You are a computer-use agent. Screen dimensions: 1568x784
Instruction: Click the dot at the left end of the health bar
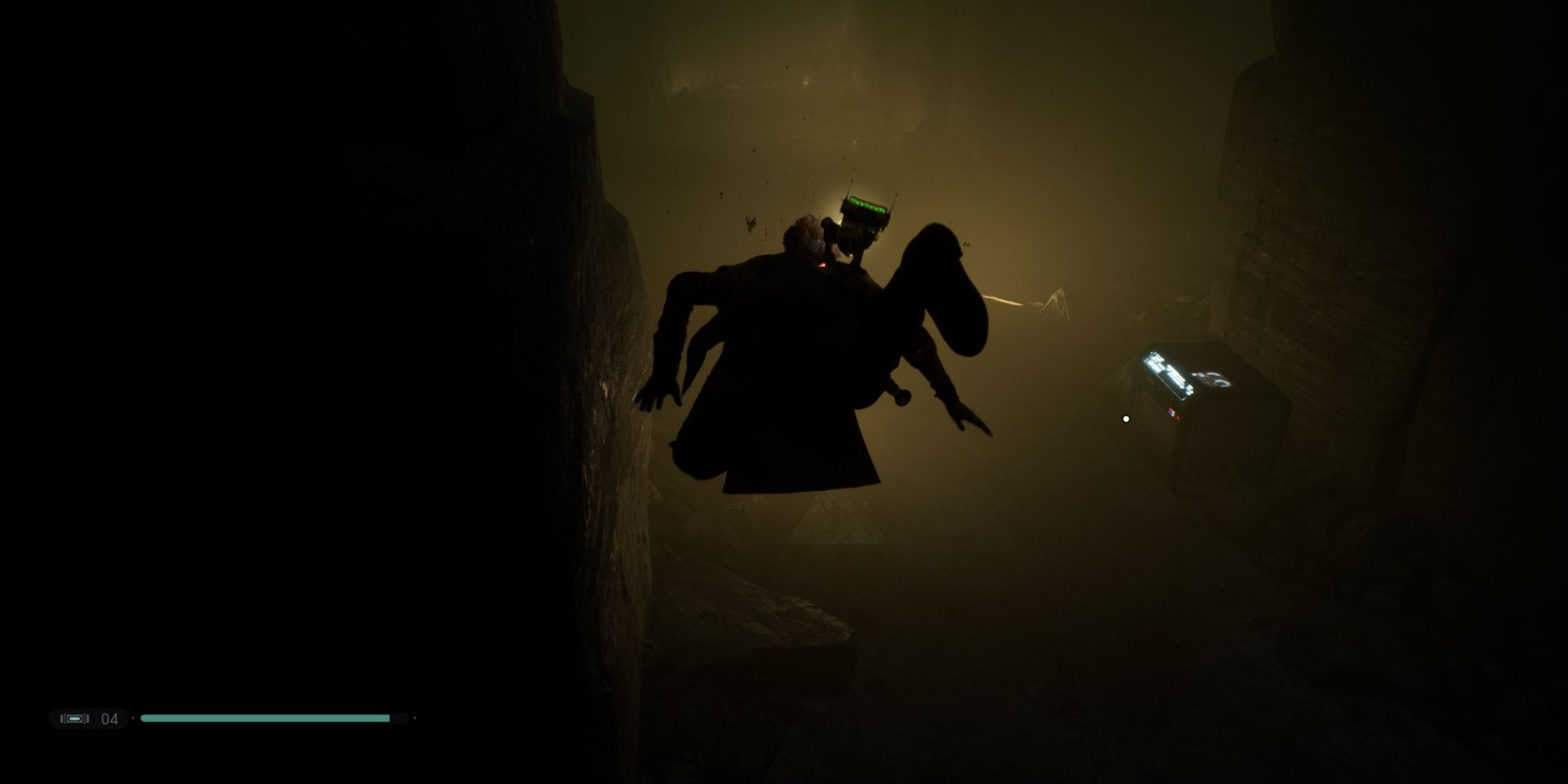point(133,718)
